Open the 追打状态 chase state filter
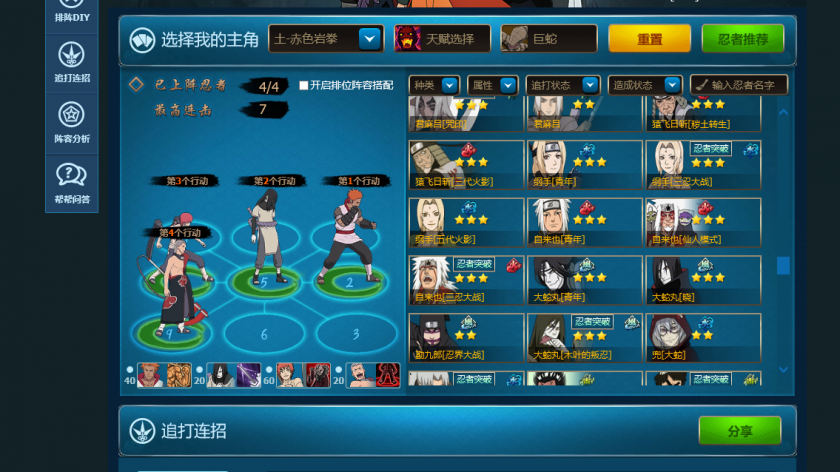The height and width of the screenshot is (472, 840). pyautogui.click(x=562, y=85)
